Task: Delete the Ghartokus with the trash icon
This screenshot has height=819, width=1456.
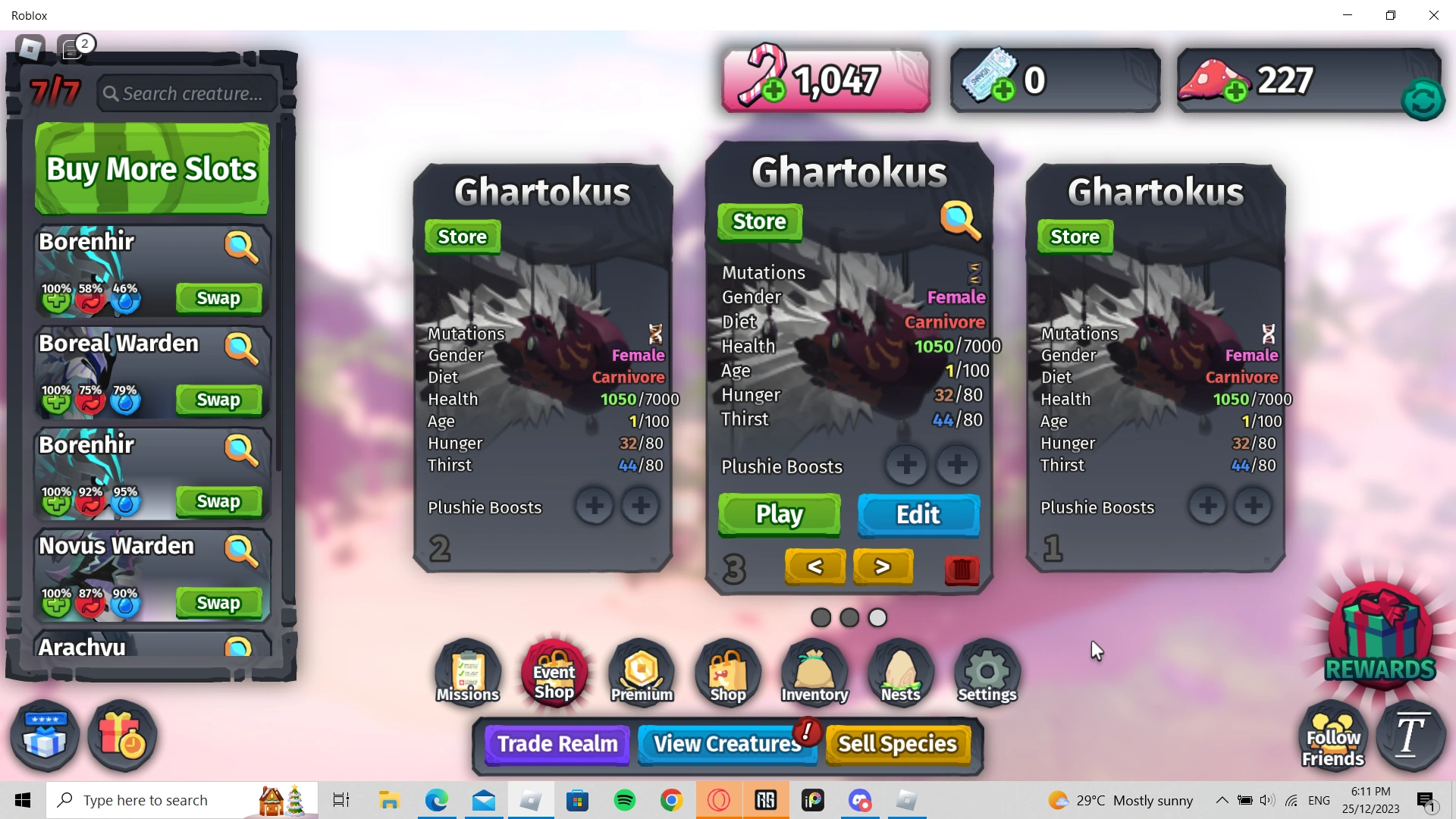Action: pos(961,570)
